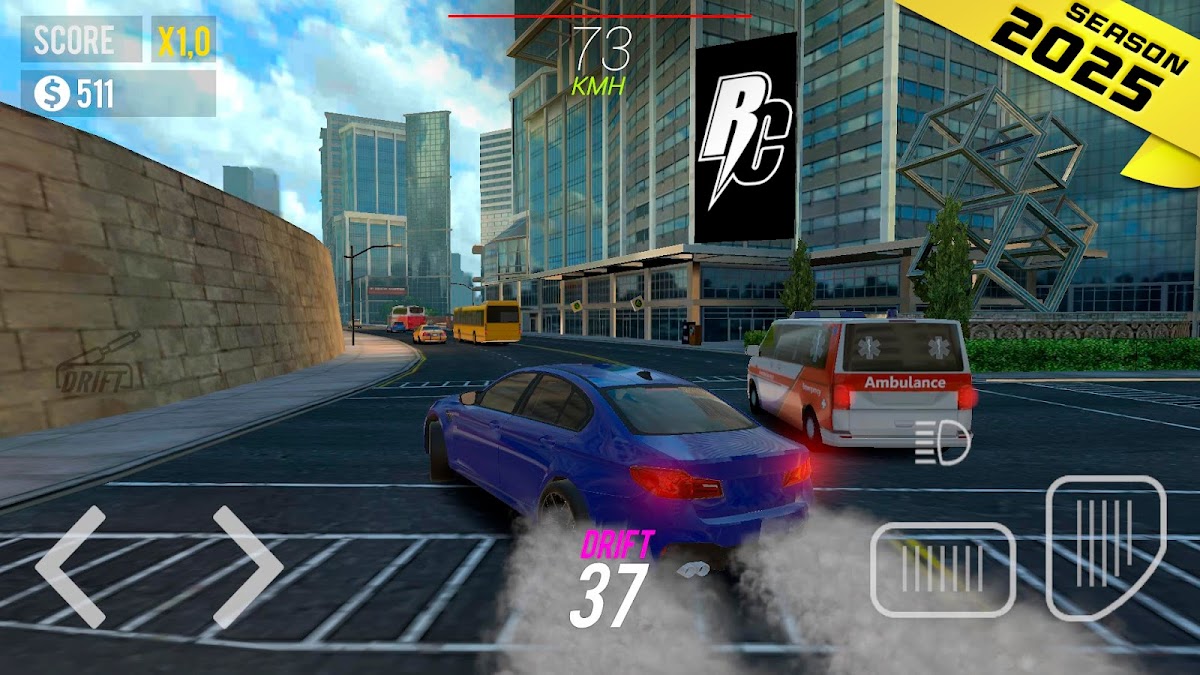Steer right with the right arrow
Screen dimensions: 1200x675
click(248, 566)
